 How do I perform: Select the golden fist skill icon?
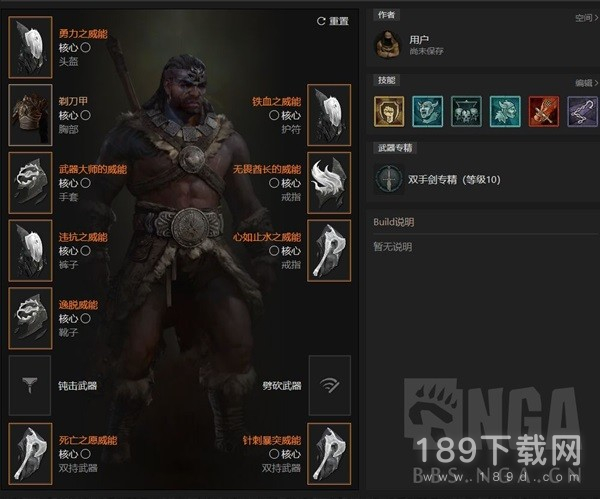[389, 110]
